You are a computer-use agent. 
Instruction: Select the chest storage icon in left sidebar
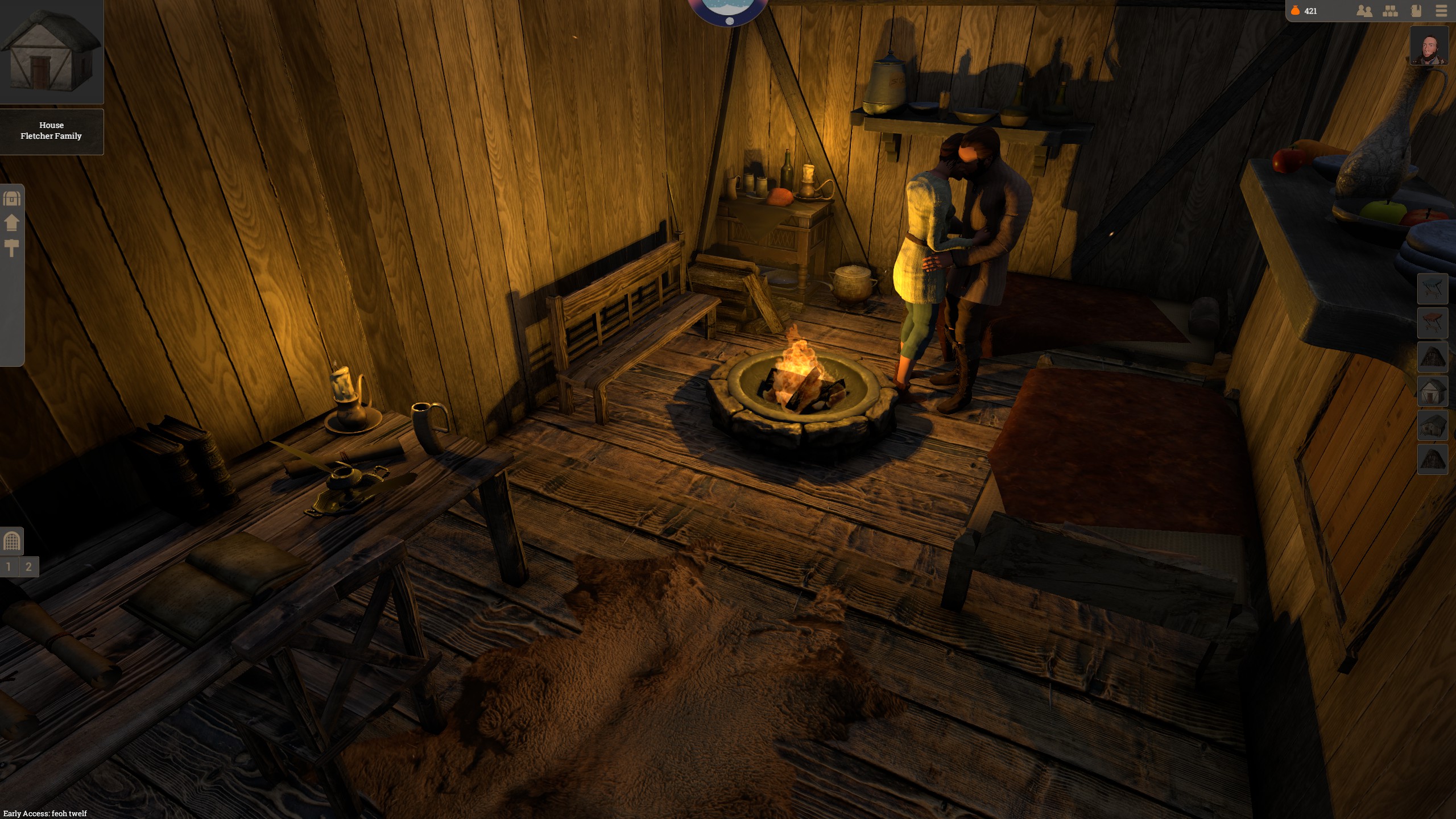11,200
